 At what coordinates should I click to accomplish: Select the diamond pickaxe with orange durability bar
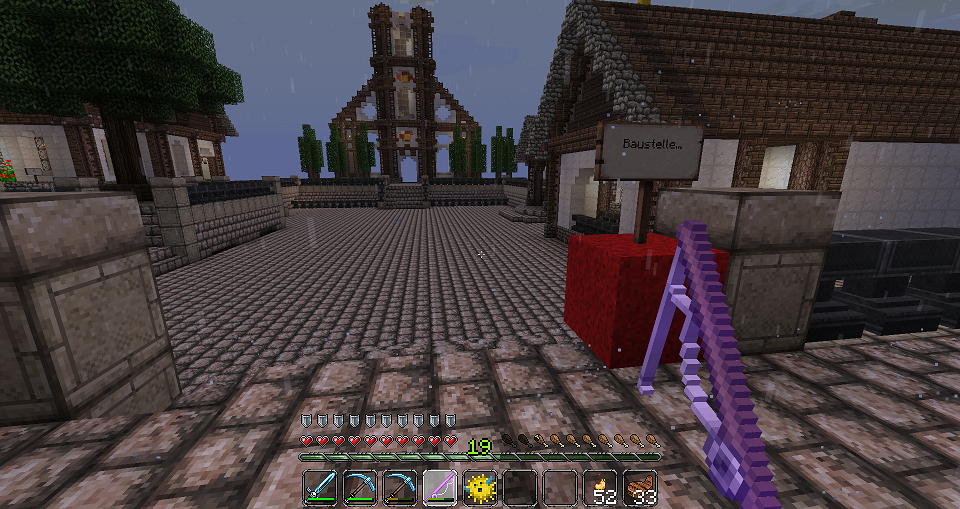[400, 487]
